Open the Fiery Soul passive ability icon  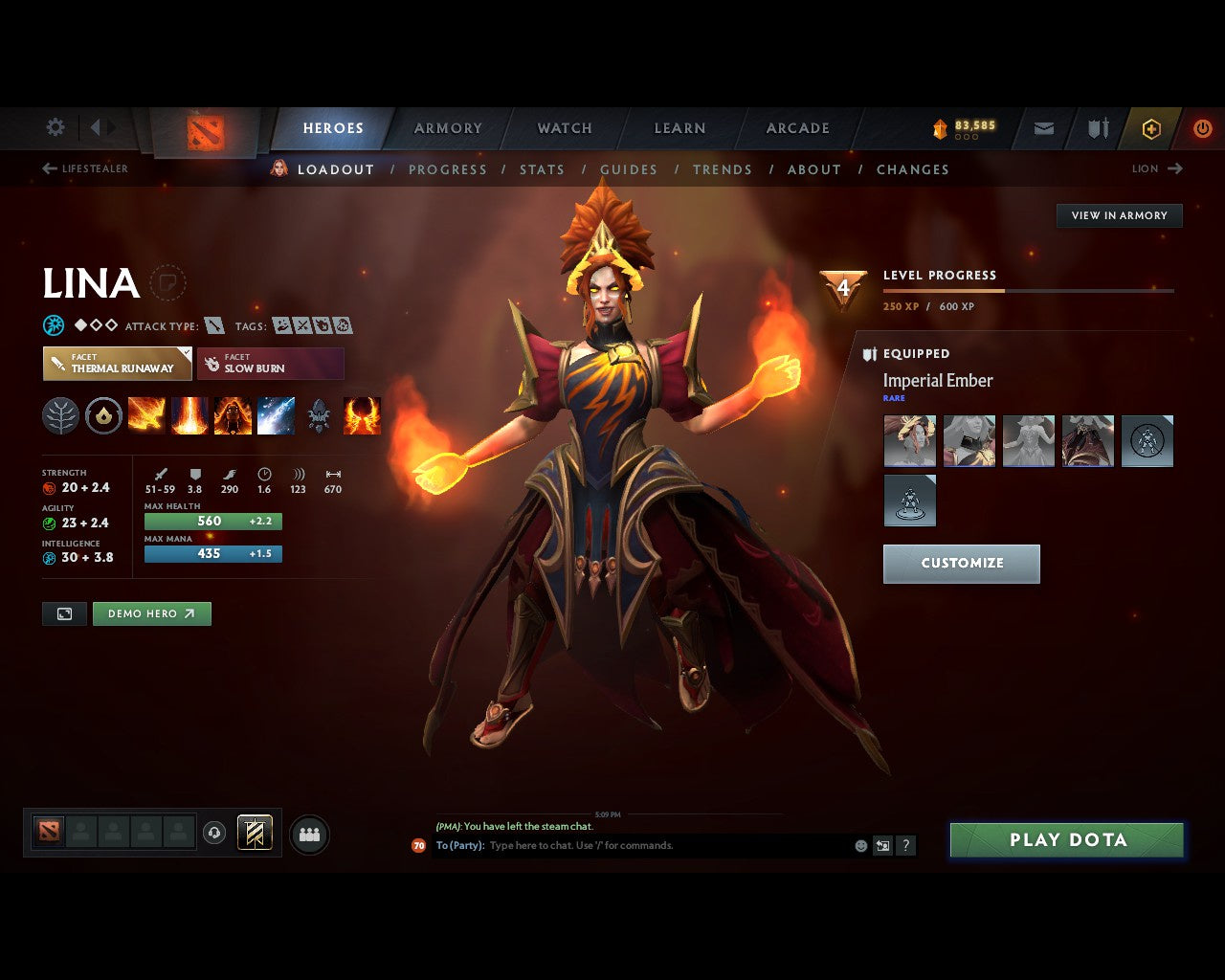coord(233,415)
